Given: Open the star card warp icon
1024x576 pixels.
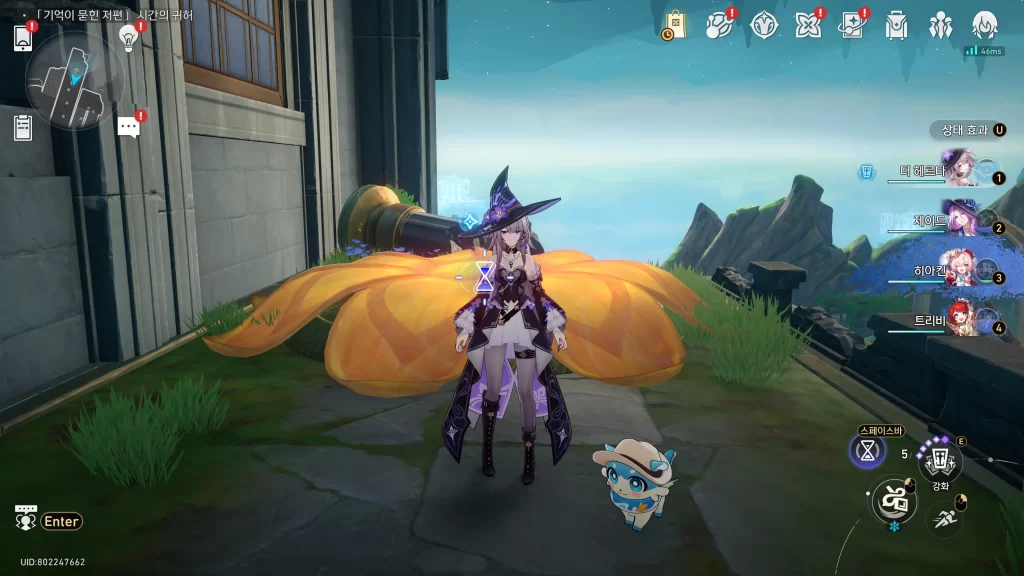Looking at the screenshot, I should click(852, 25).
